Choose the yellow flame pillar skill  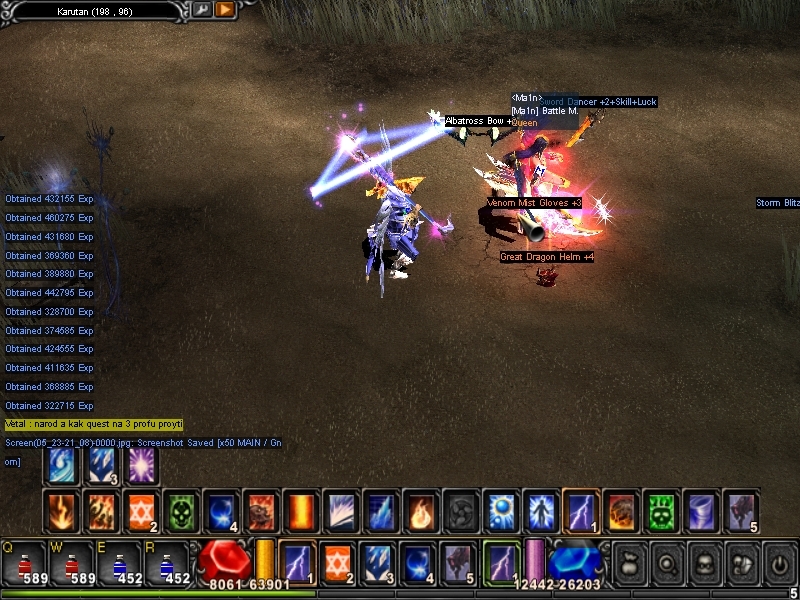click(300, 510)
